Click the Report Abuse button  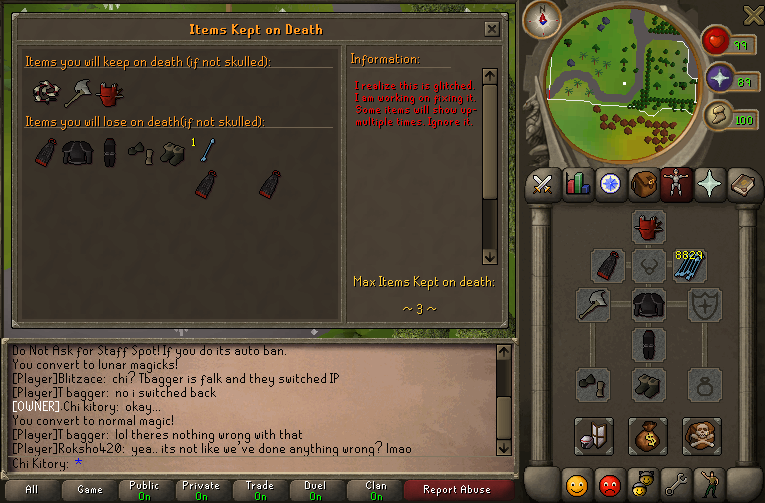coord(457,489)
